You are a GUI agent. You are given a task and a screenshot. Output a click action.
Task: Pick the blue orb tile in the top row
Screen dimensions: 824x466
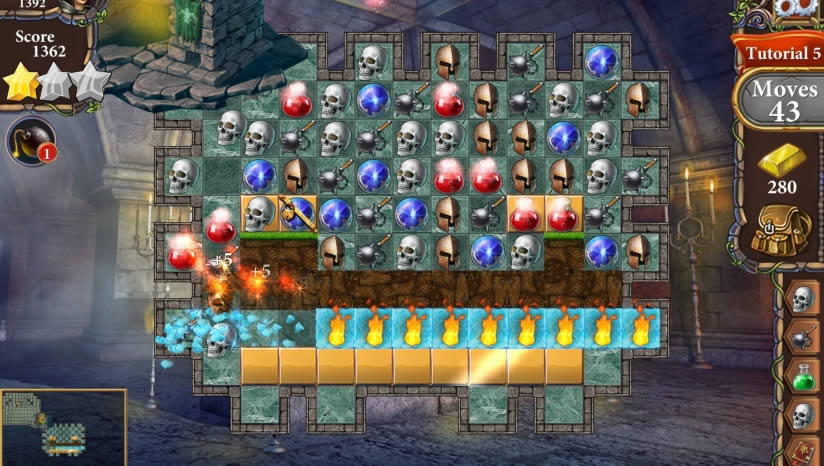600,61
